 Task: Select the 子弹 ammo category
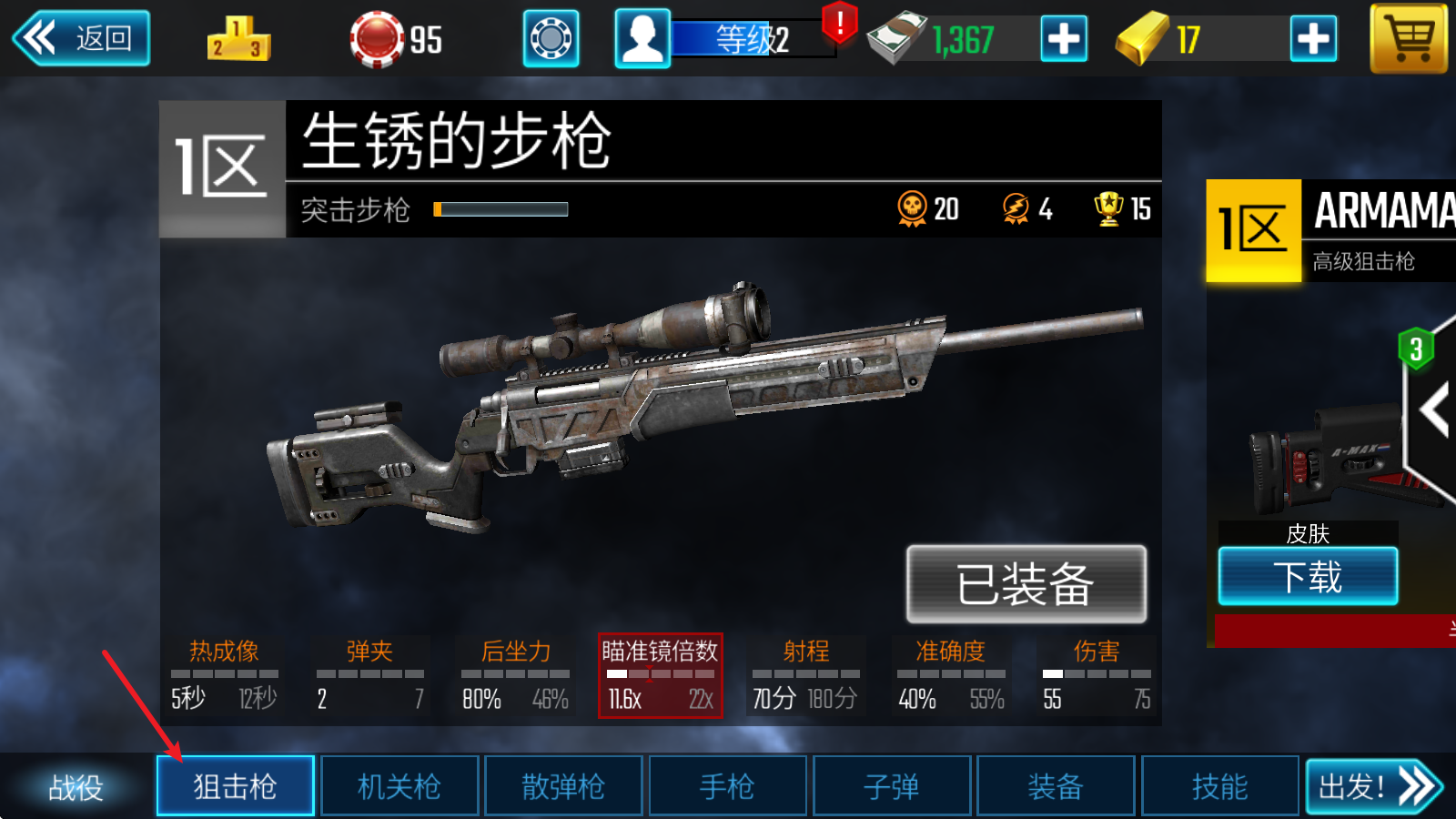[x=891, y=785]
